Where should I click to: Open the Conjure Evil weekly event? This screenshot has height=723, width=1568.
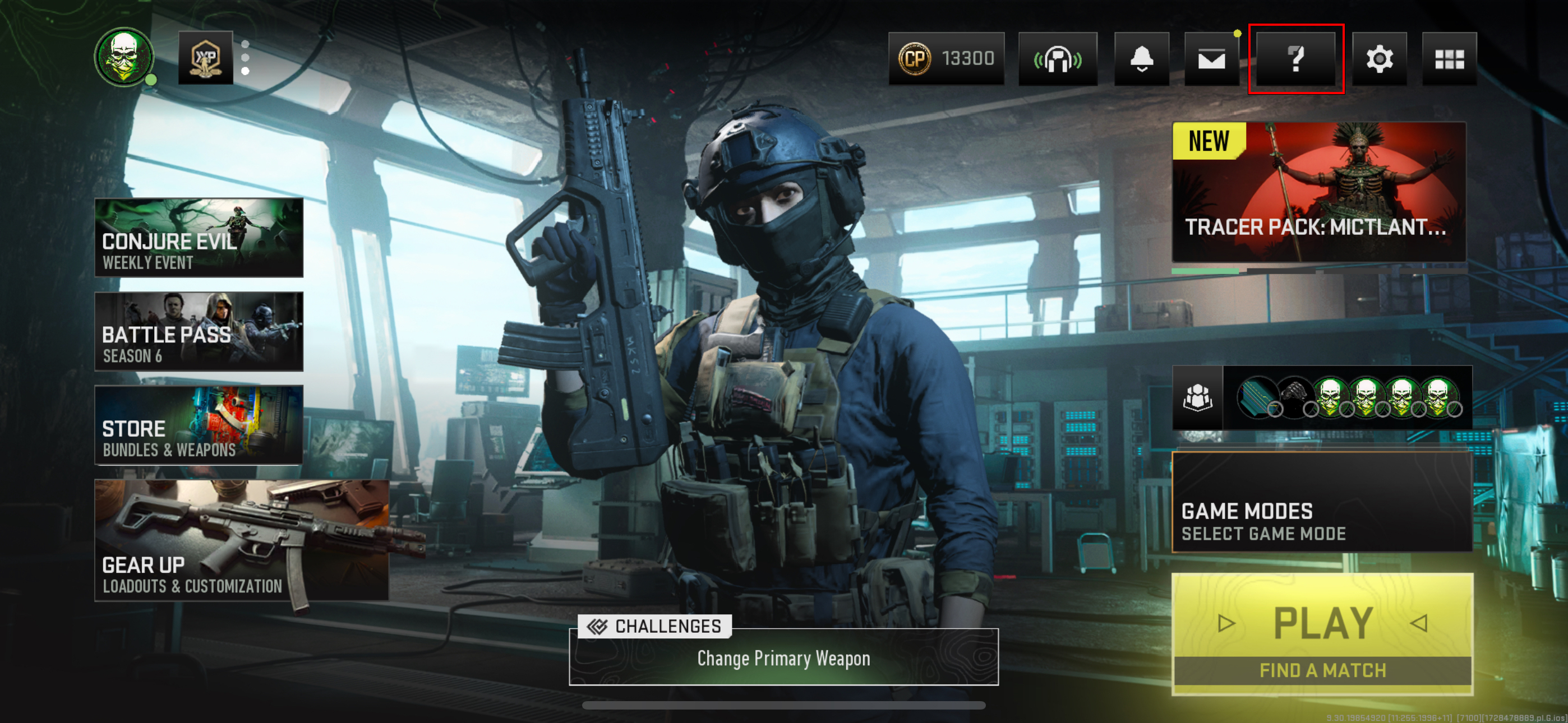click(199, 237)
